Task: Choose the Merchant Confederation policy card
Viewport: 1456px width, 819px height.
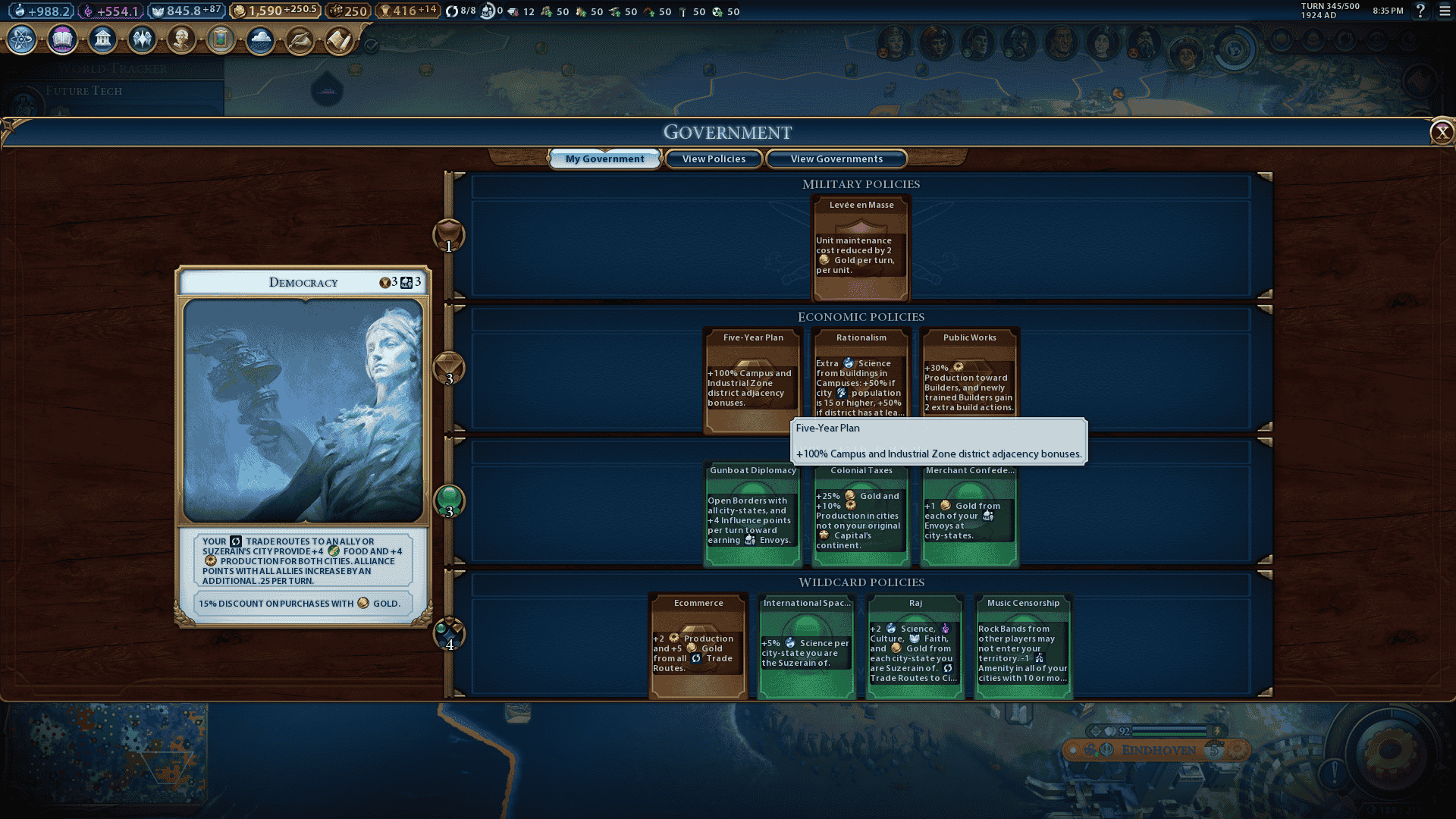Action: (x=969, y=513)
